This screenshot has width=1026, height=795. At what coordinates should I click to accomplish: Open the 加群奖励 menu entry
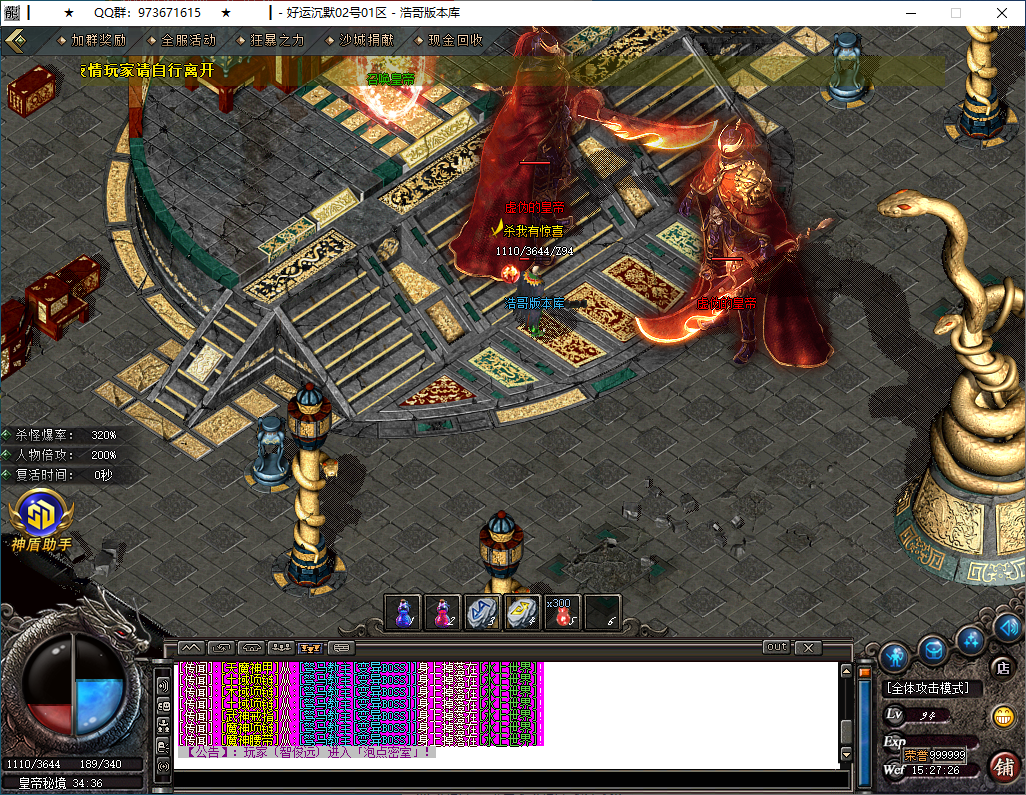(98, 41)
